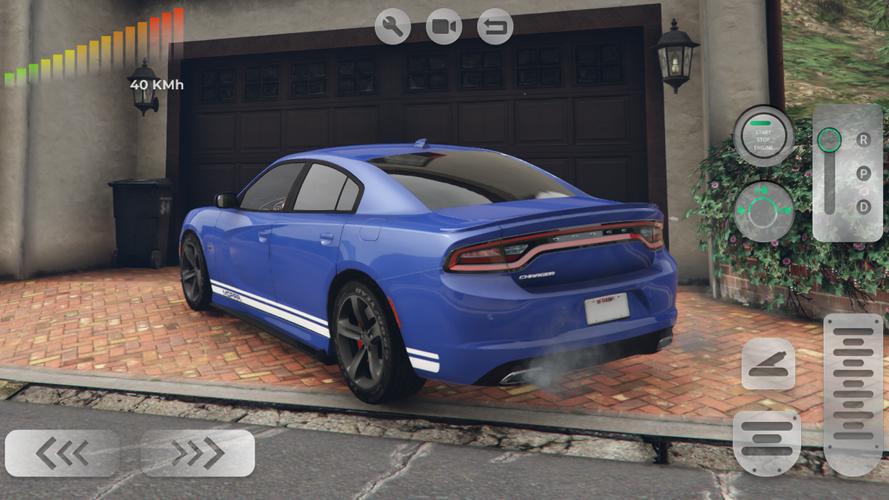Steer right with the right chevrons button
The image size is (889, 500).
click(x=197, y=453)
